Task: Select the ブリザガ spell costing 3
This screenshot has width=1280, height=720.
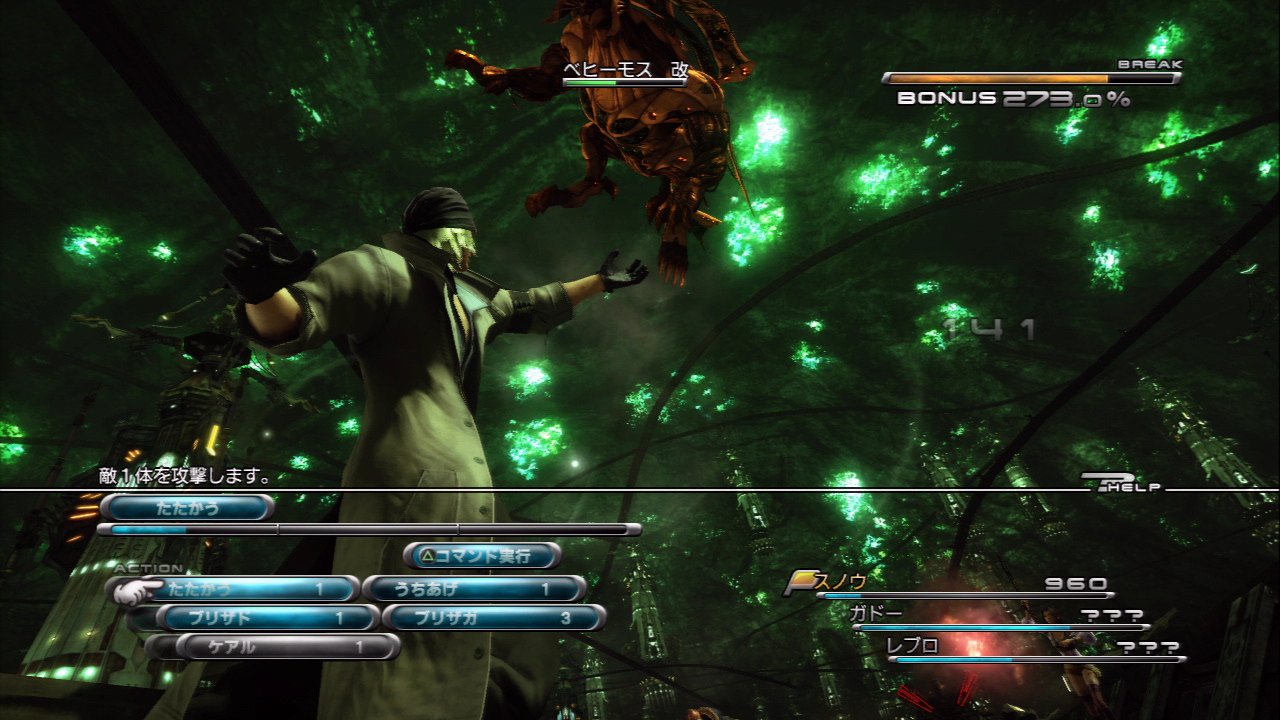Action: (x=494, y=618)
